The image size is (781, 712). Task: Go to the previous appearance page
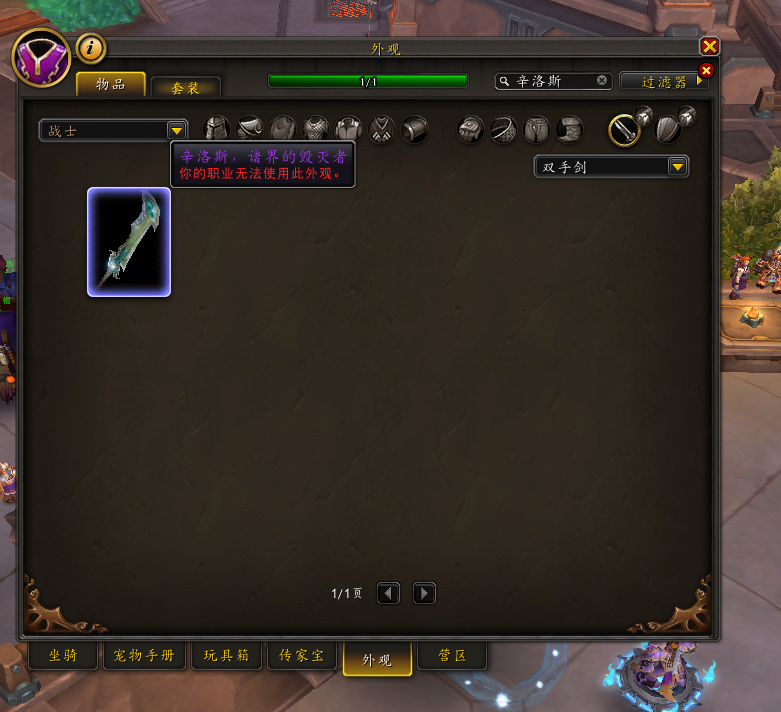(x=388, y=593)
